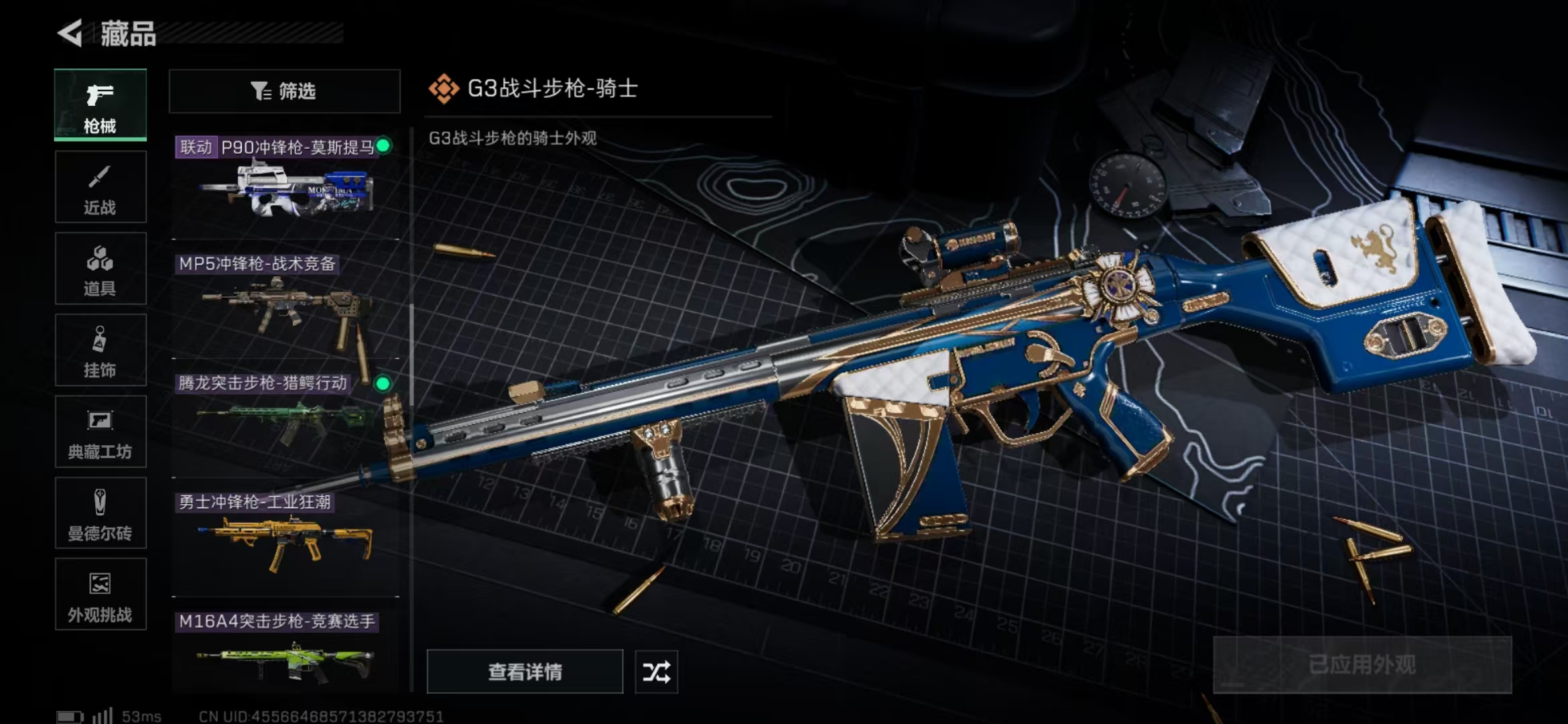This screenshot has width=1568, height=724.
Task: Click the shuffle skin icon beside 查看详情
Action: click(655, 670)
